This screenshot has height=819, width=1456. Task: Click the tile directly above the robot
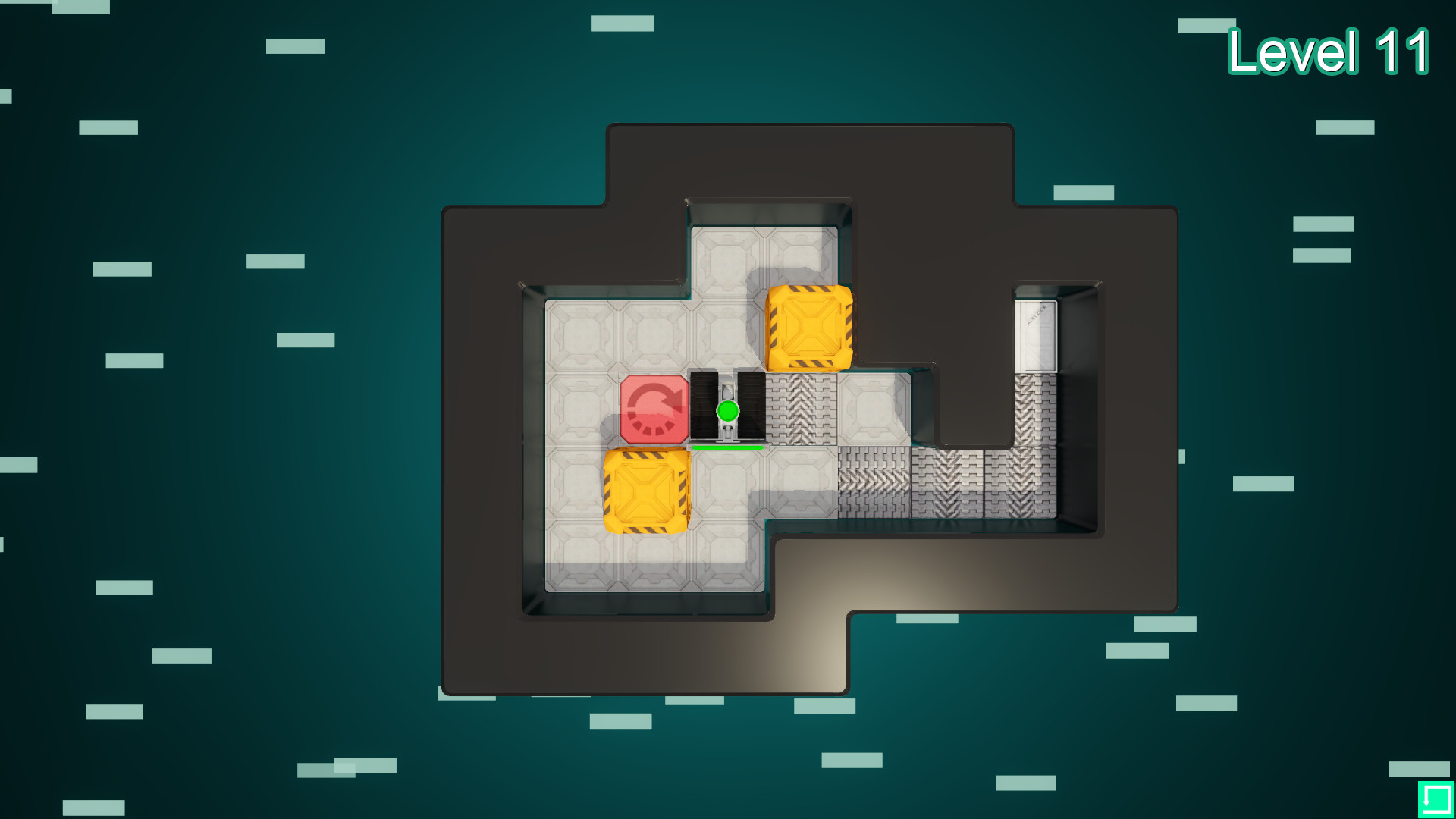point(726,334)
